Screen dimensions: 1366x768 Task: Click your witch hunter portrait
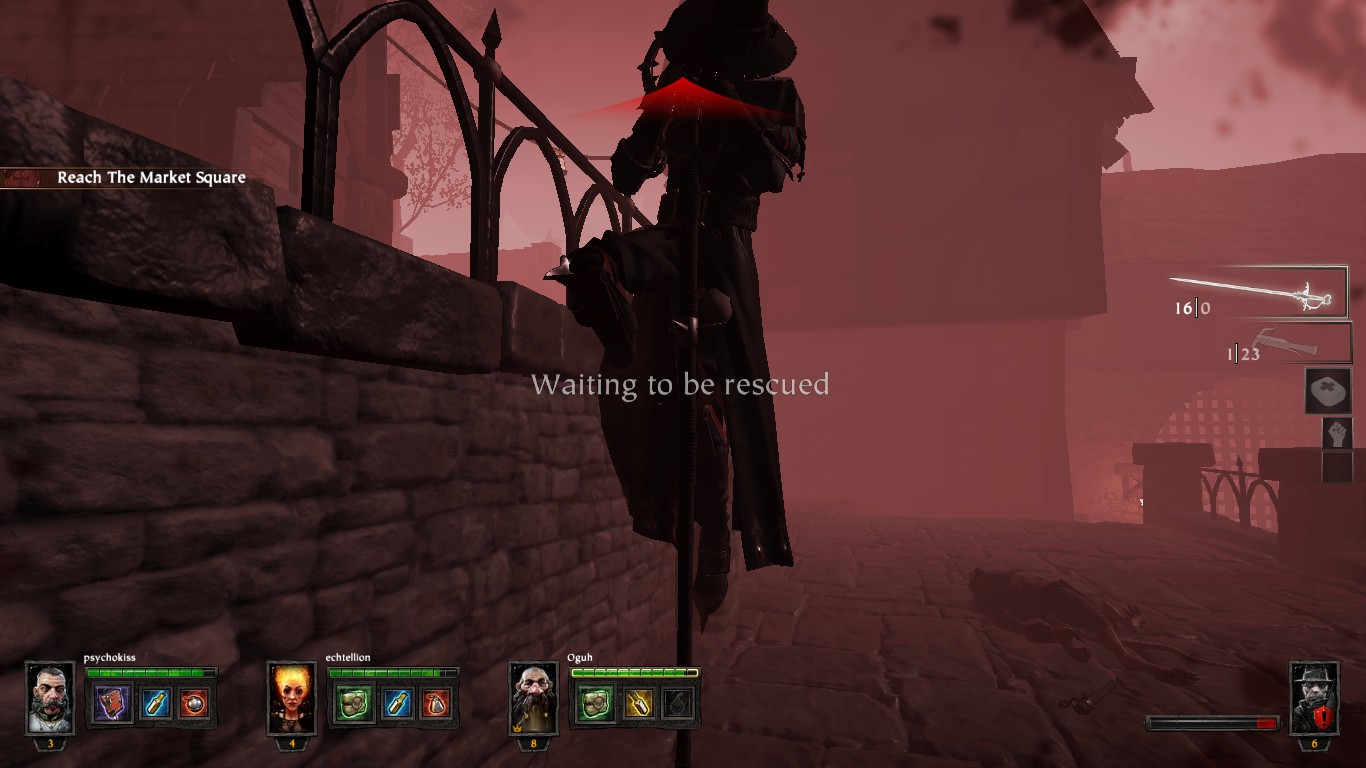1313,698
